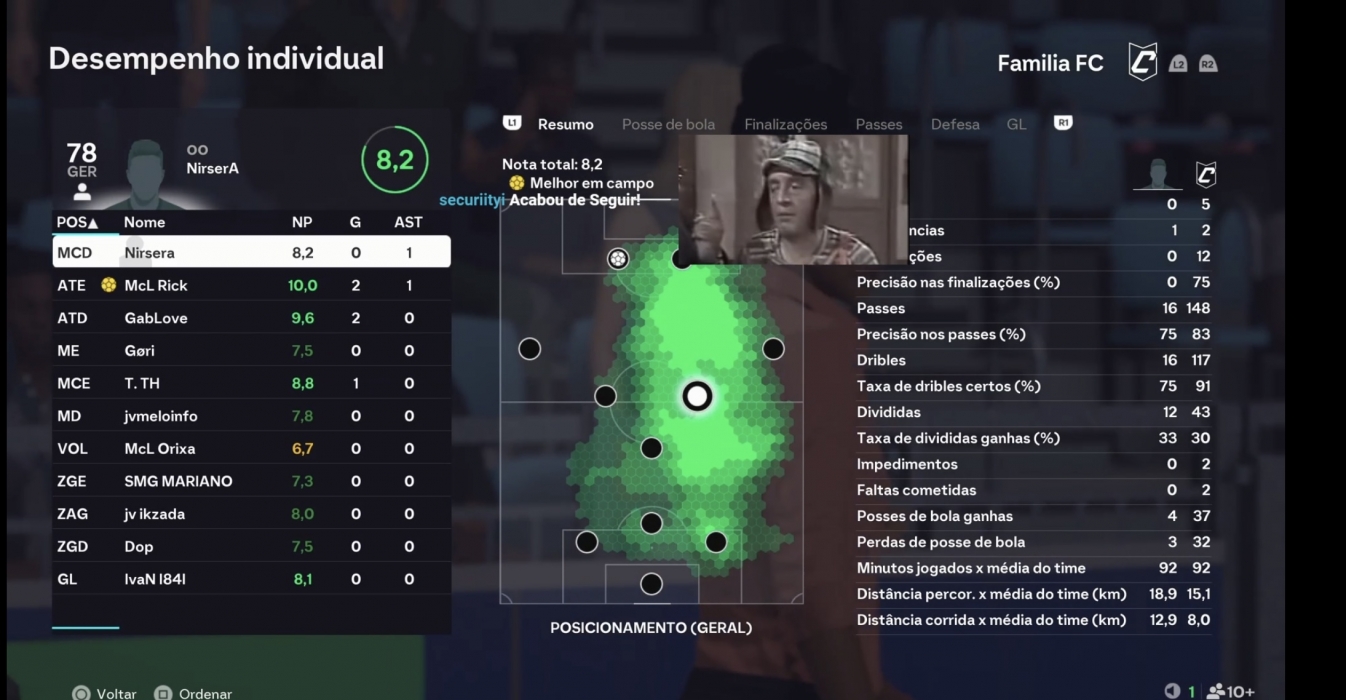The height and width of the screenshot is (700, 1346).
Task: Select goalkeeper IvaN I84I row
Action: click(250, 579)
